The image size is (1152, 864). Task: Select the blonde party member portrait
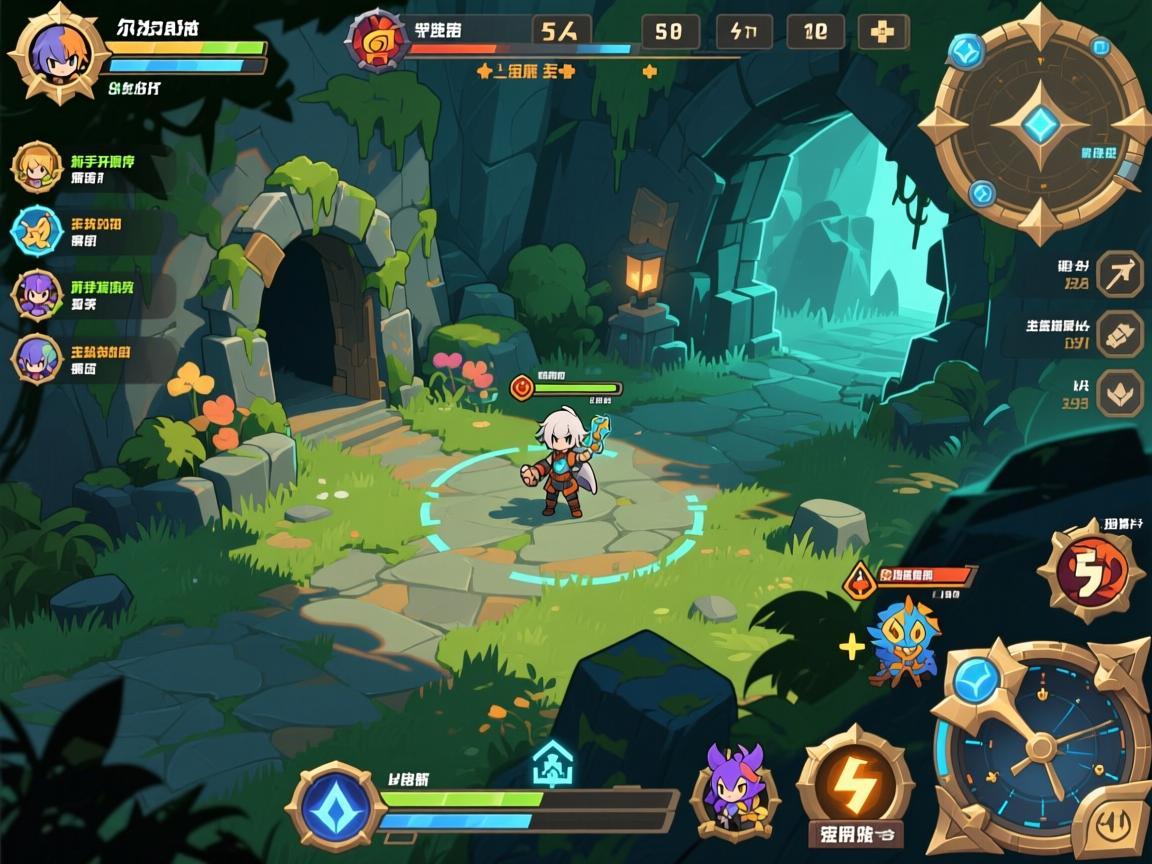tap(37, 167)
